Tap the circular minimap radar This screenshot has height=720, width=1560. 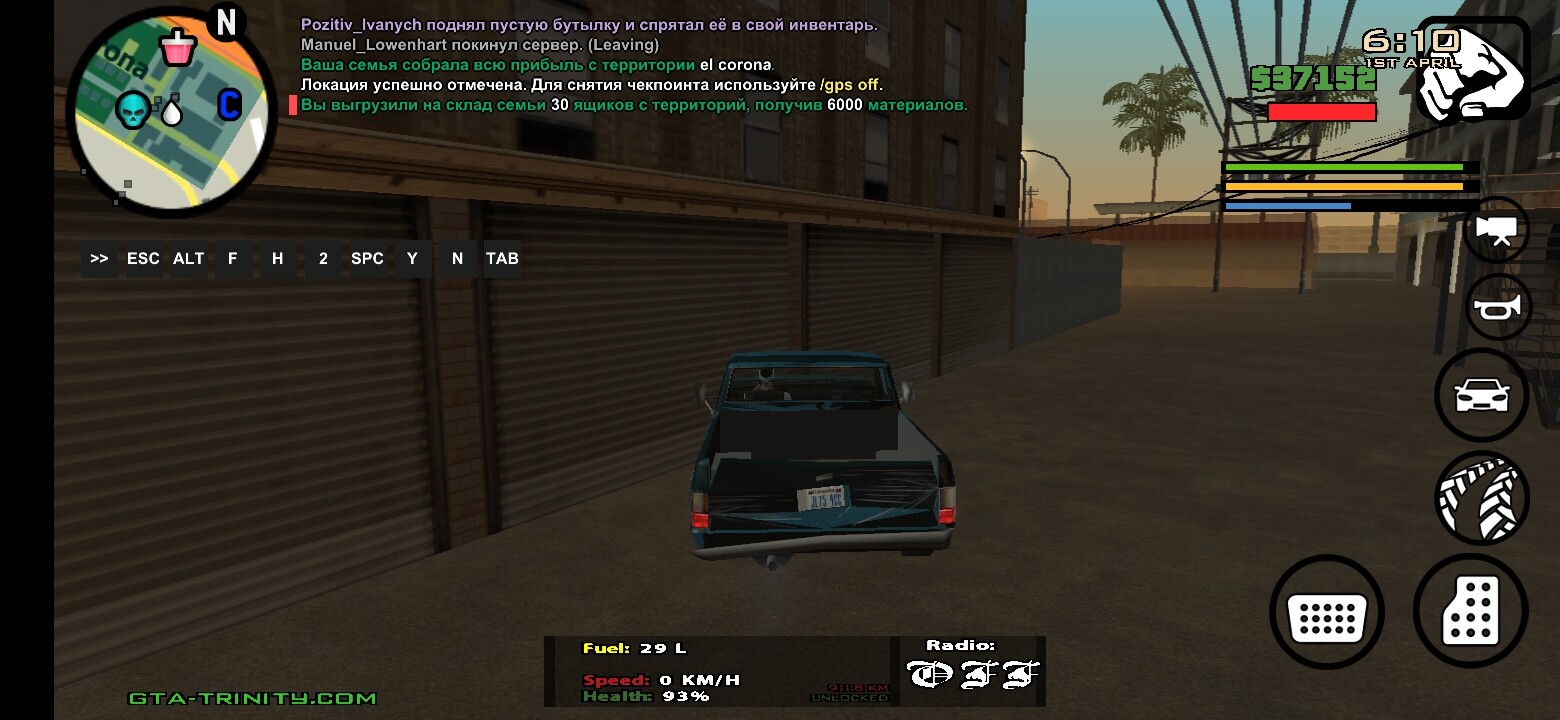(172, 110)
